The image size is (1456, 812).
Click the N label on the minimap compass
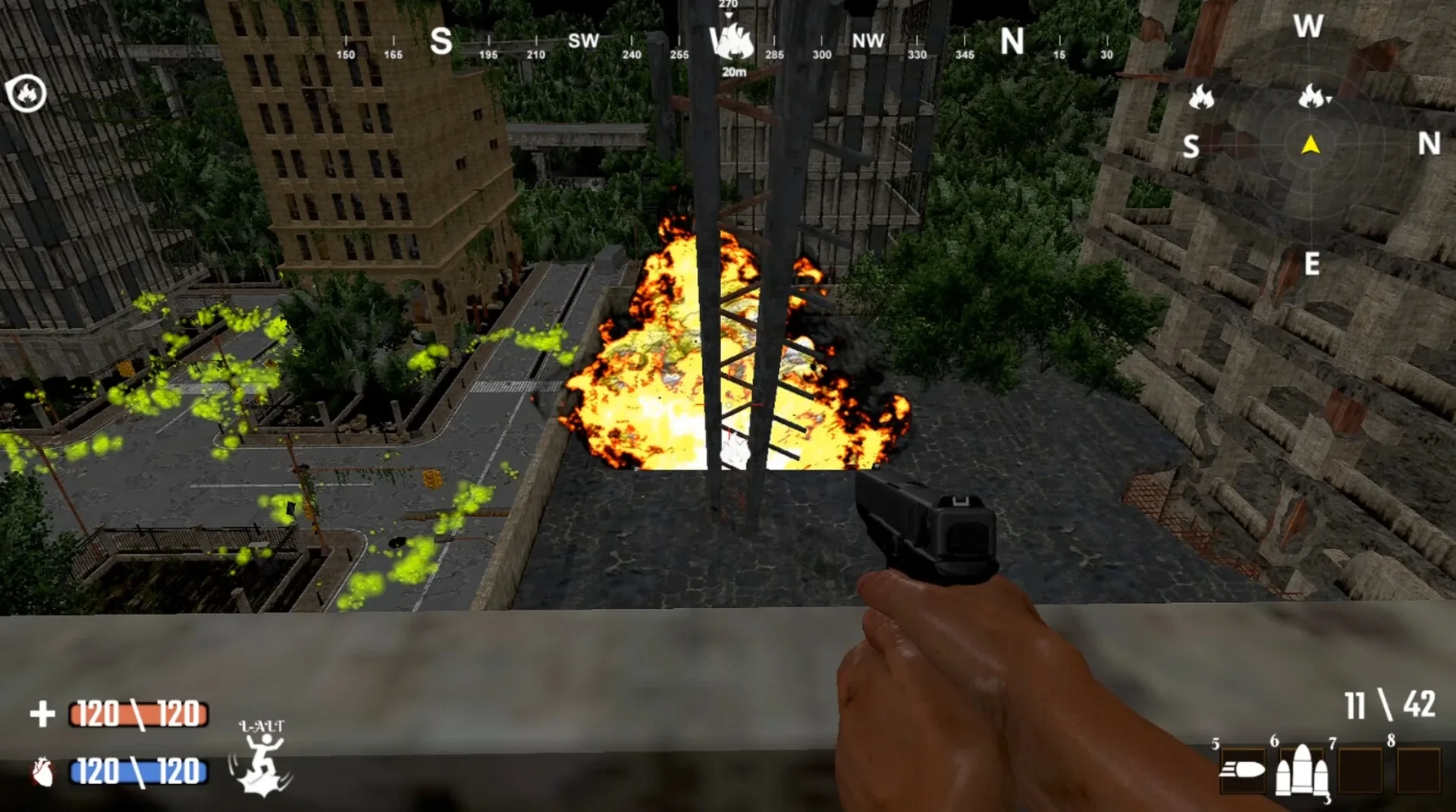click(1429, 141)
